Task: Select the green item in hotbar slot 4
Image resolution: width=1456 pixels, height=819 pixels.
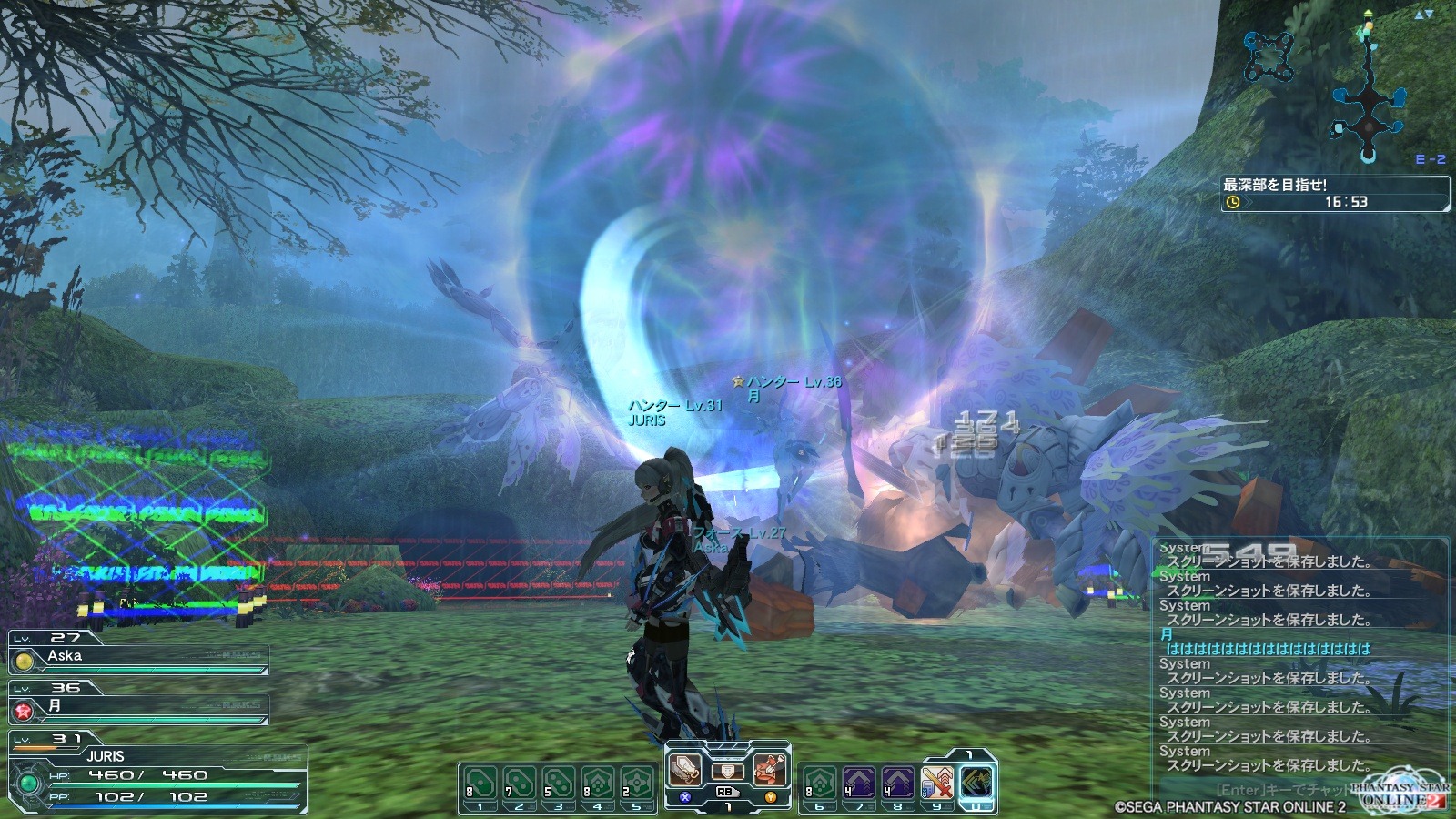Action: (x=597, y=784)
